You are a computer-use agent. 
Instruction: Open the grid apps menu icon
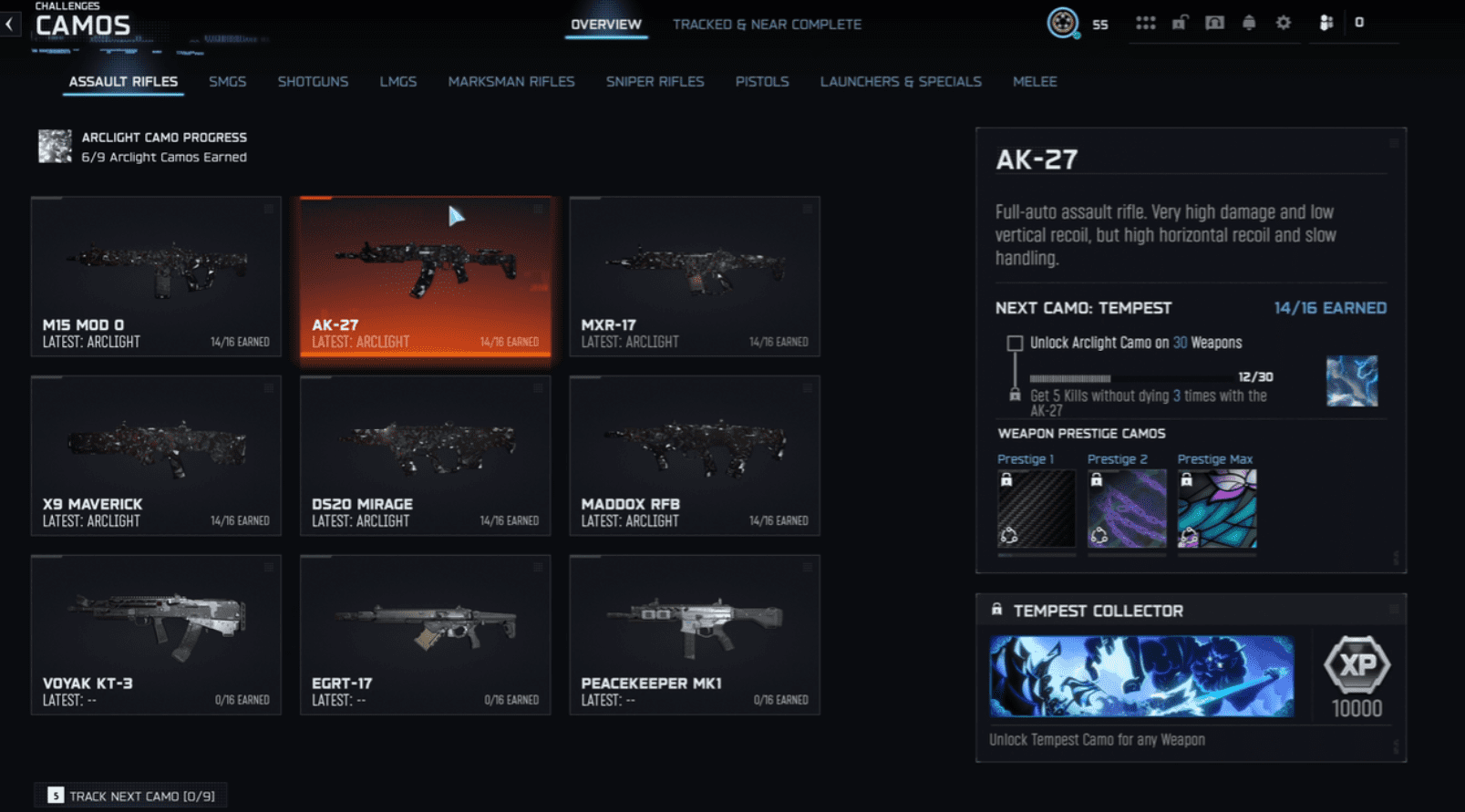(x=1145, y=25)
